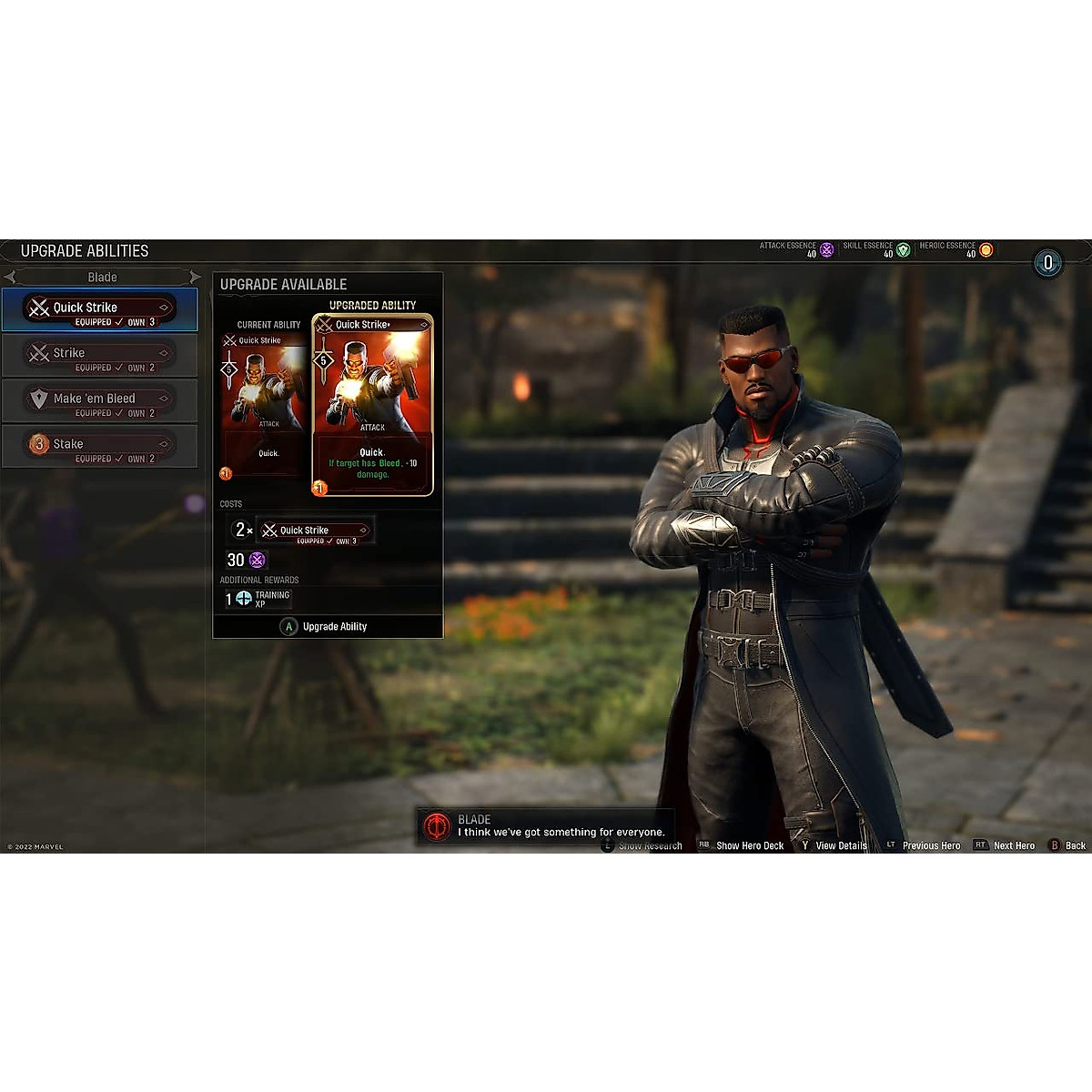Select the Make 'em Bleed ability

click(x=99, y=401)
